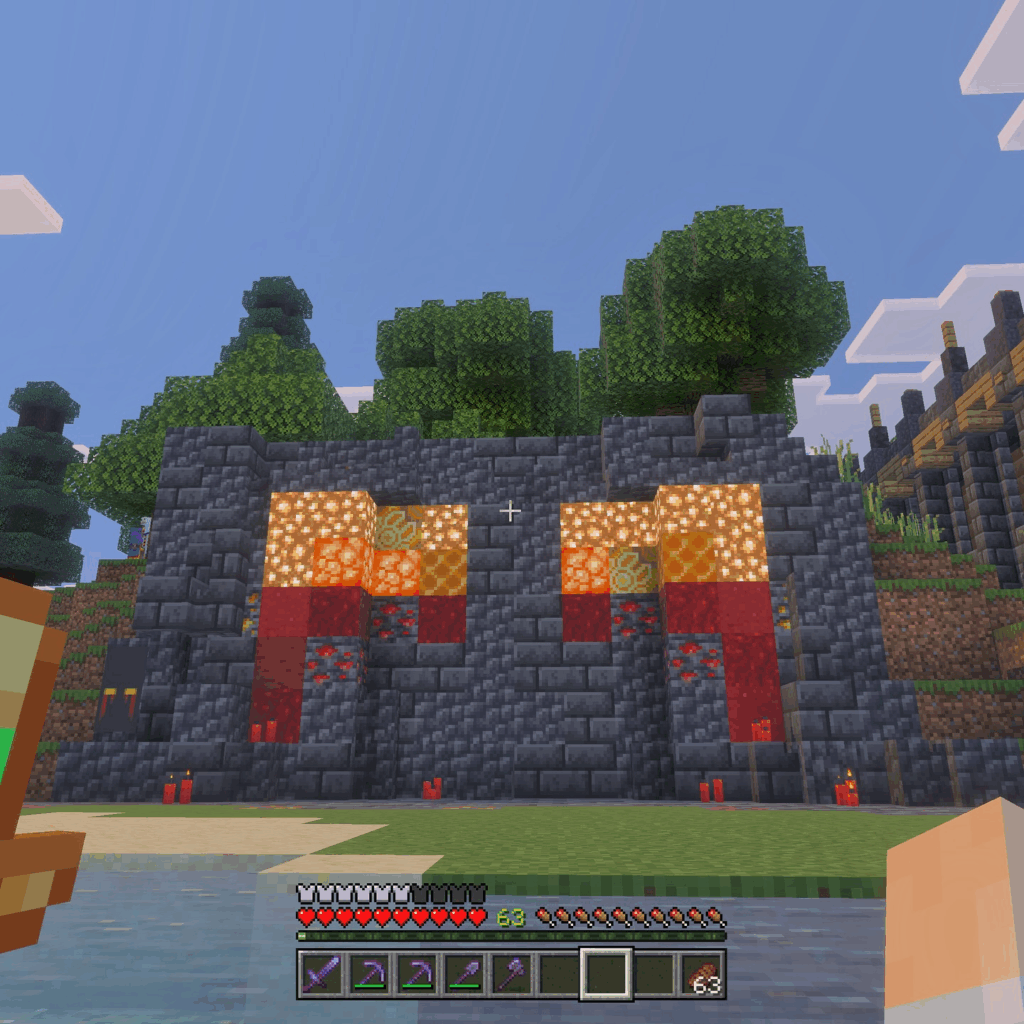Screen dimensions: 1024x1024
Task: Select the enchanted netherite sword slot
Action: [321, 974]
